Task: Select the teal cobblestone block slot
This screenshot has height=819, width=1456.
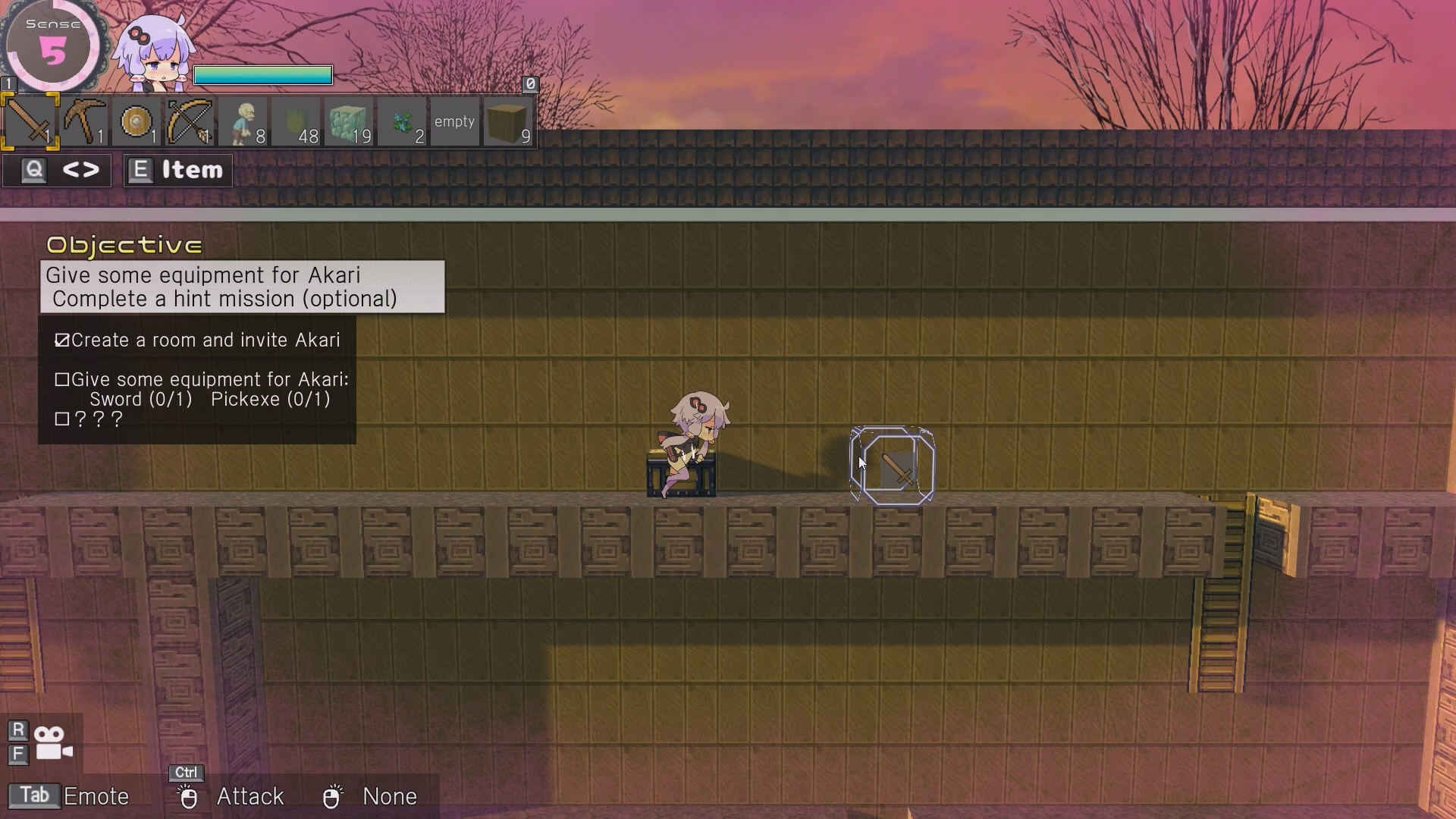Action: 349,121
